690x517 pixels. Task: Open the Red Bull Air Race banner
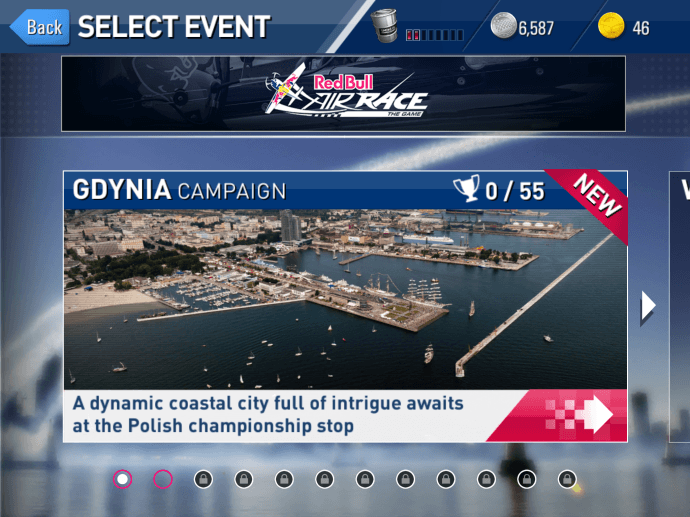[343, 93]
